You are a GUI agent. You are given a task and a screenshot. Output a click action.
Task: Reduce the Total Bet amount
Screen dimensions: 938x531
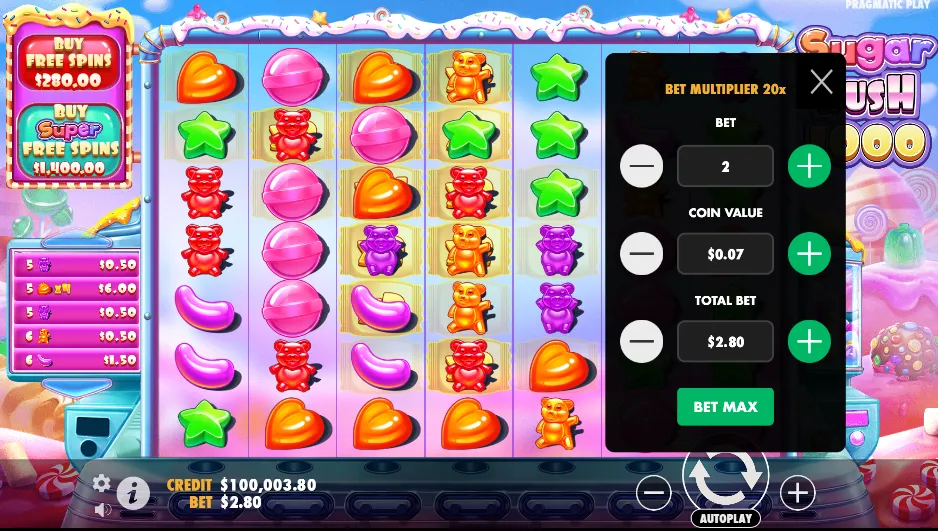(x=641, y=342)
